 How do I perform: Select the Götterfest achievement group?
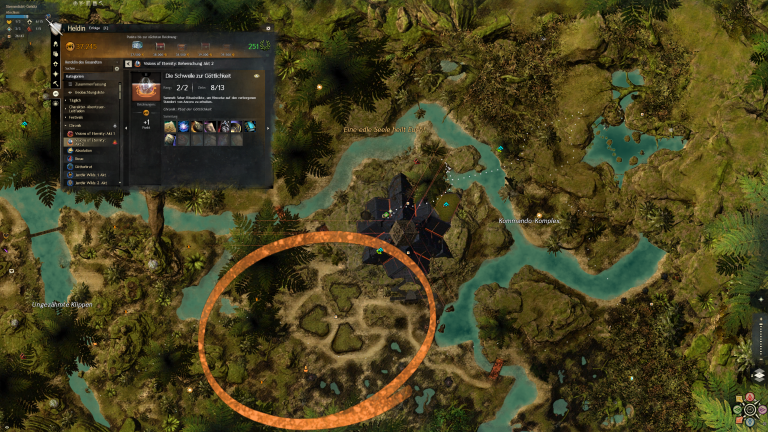[x=85, y=166]
